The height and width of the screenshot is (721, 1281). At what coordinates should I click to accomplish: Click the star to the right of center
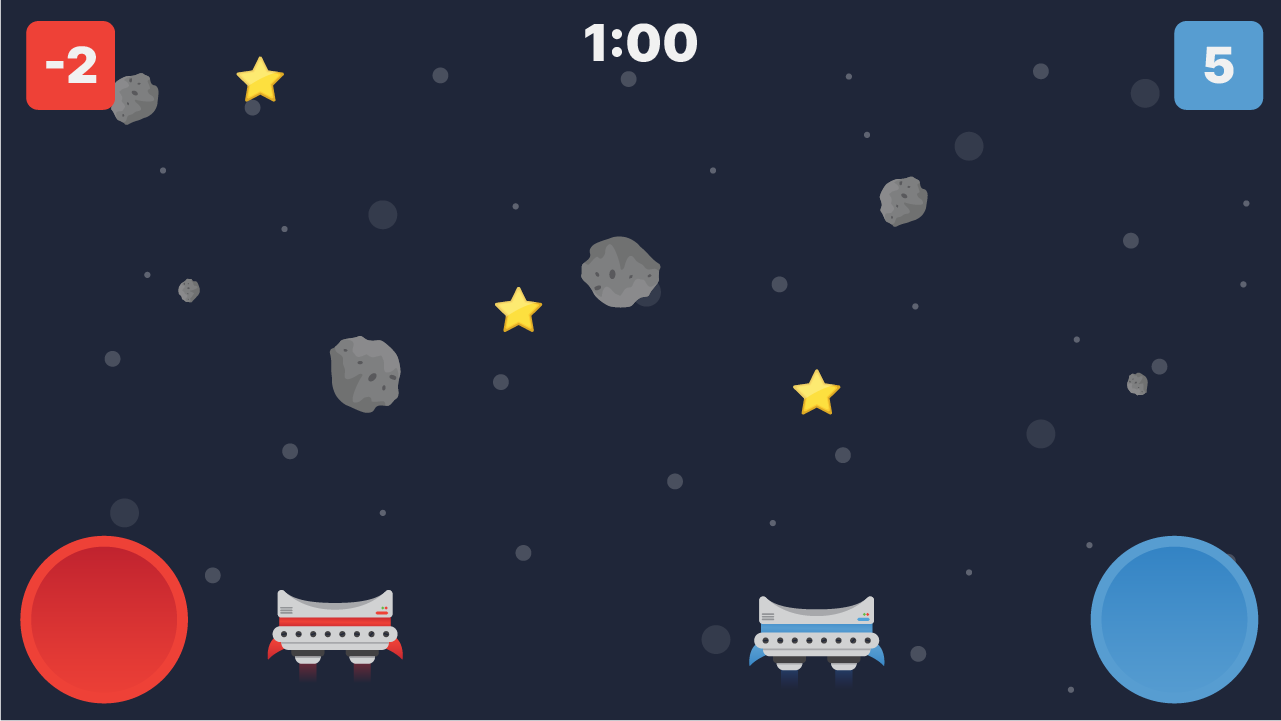pos(816,392)
